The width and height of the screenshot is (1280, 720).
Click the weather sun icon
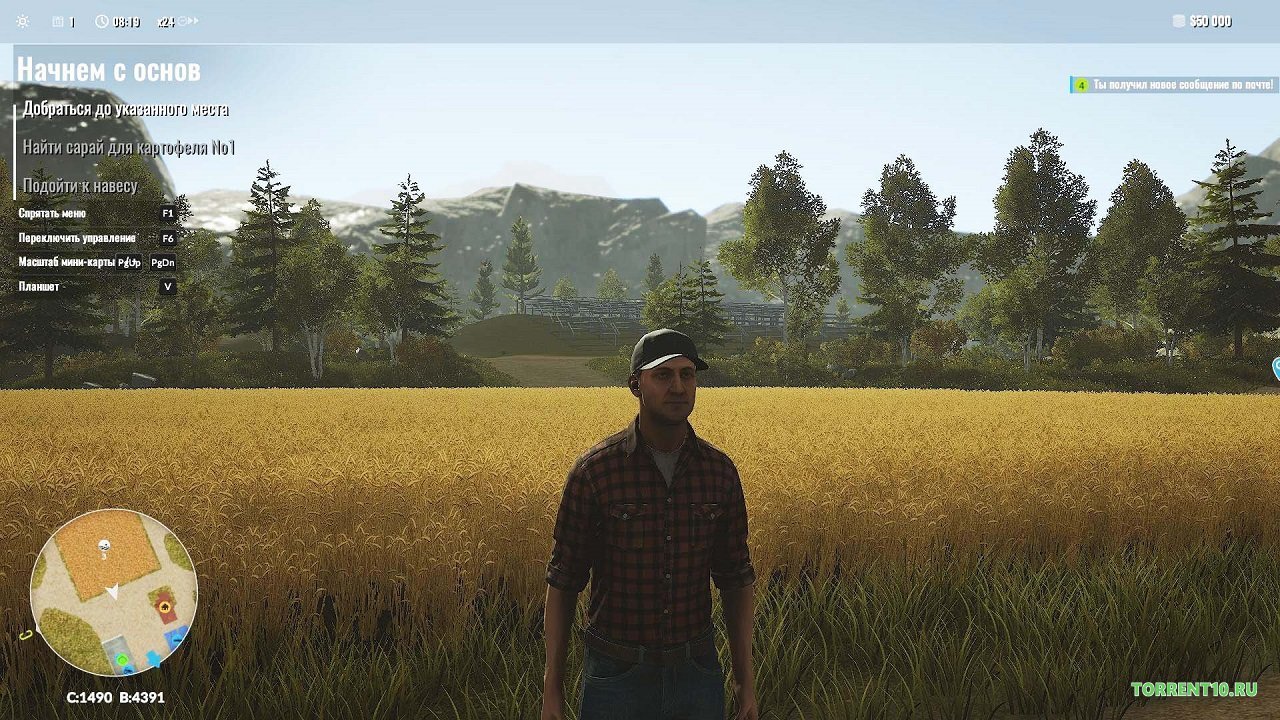22,21
